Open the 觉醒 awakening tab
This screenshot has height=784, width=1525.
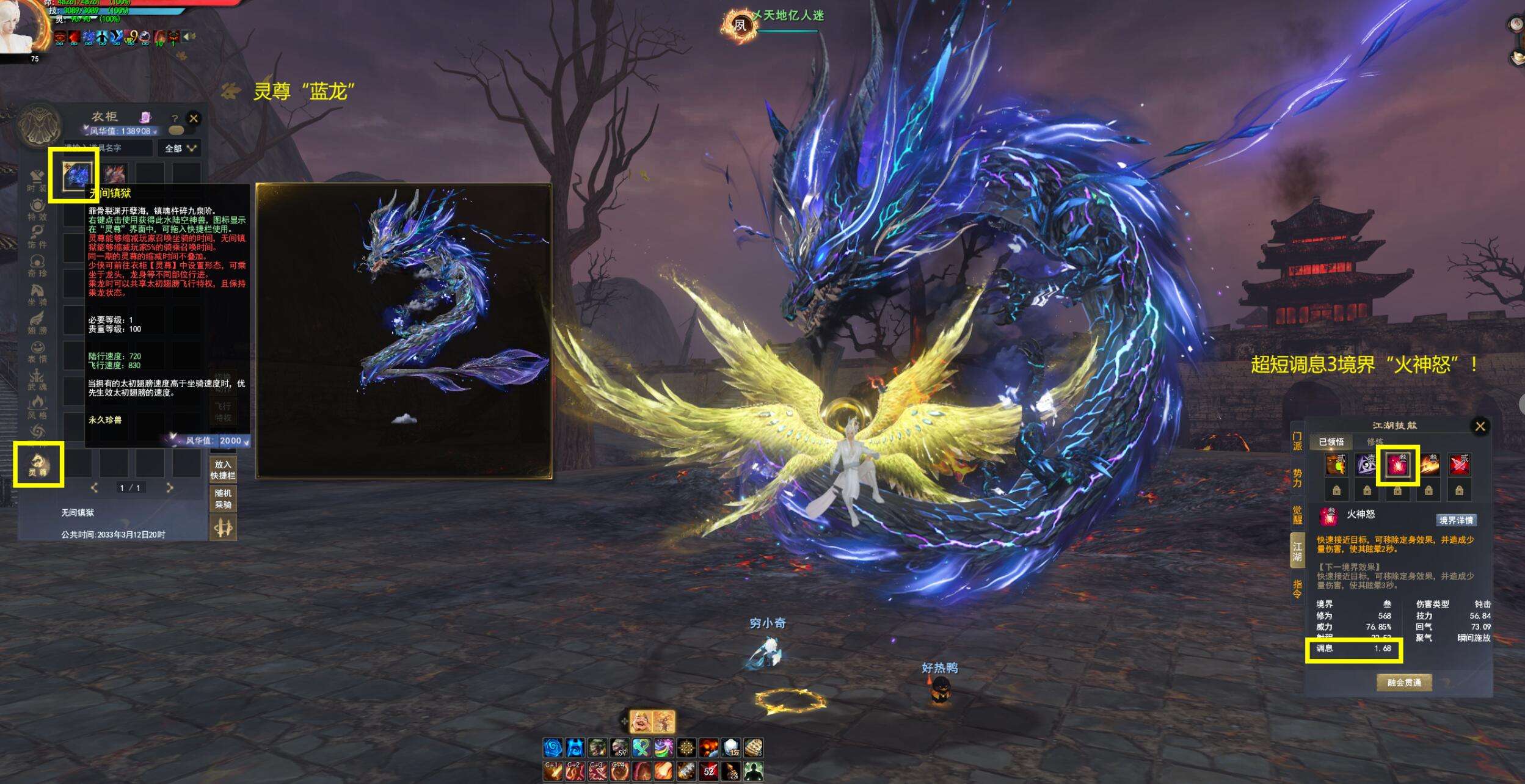(x=1297, y=514)
